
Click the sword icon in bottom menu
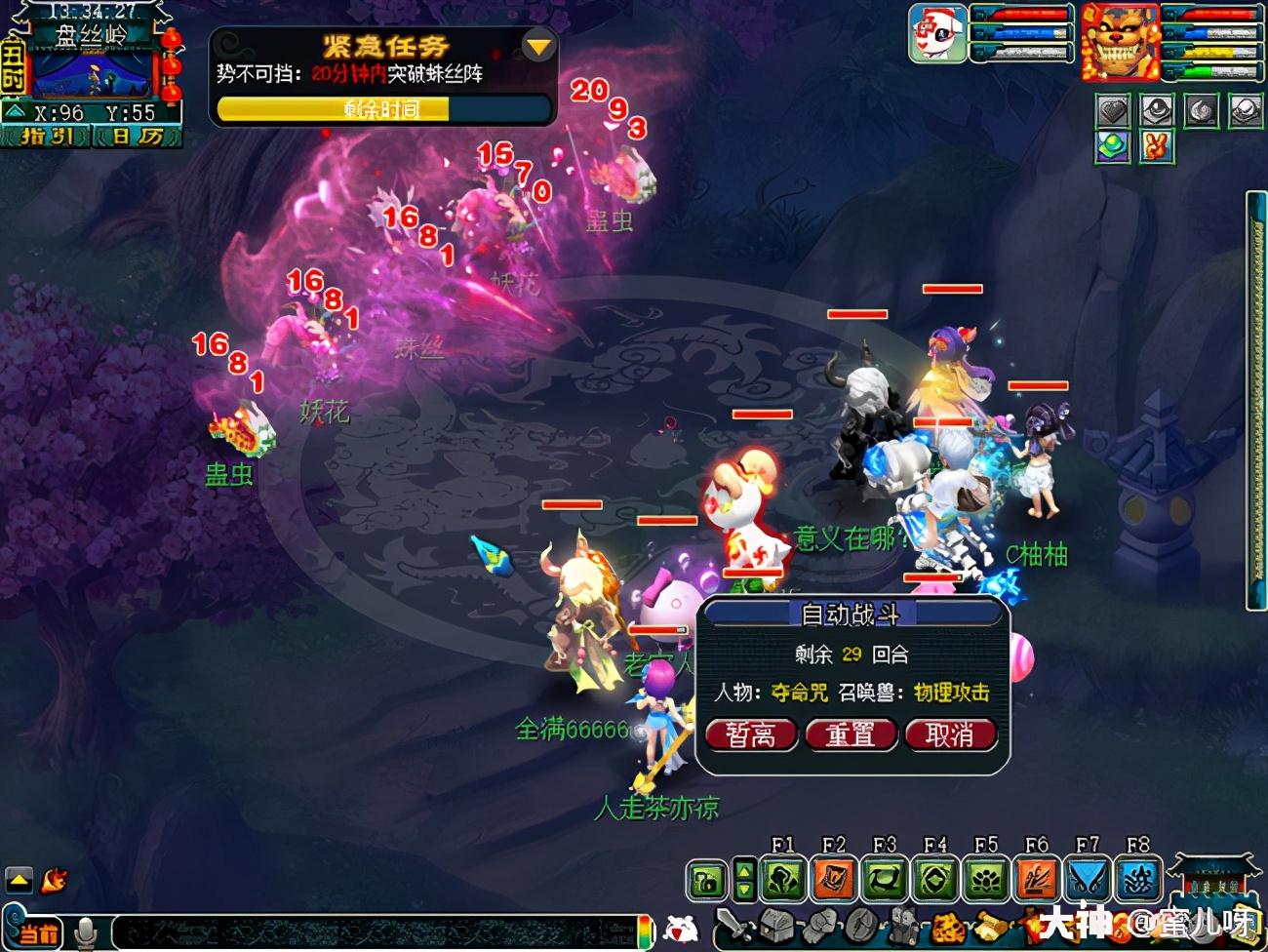pos(733,926)
